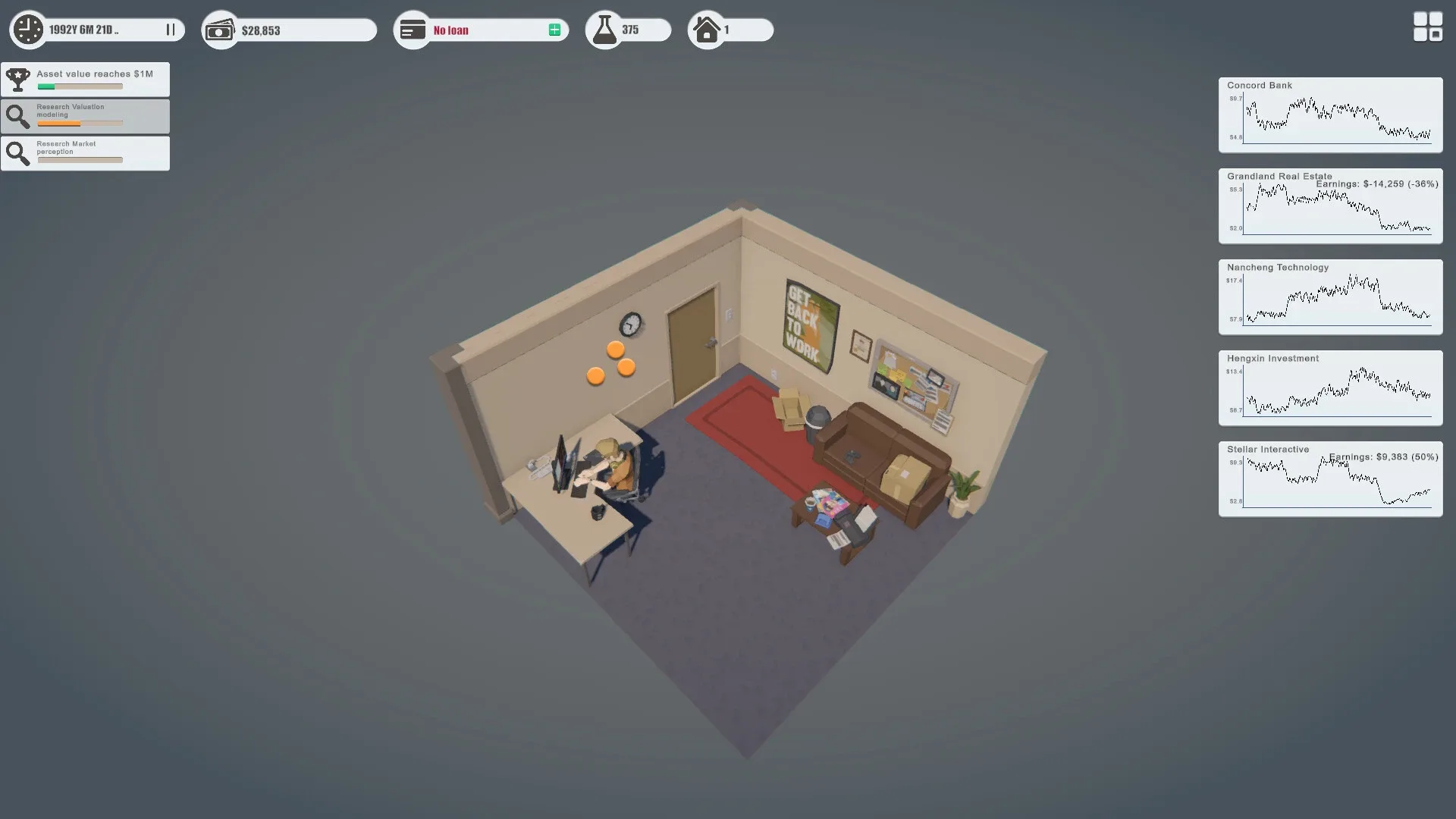
Task: Click the Asset value reaches $1M progress bar
Action: (80, 86)
